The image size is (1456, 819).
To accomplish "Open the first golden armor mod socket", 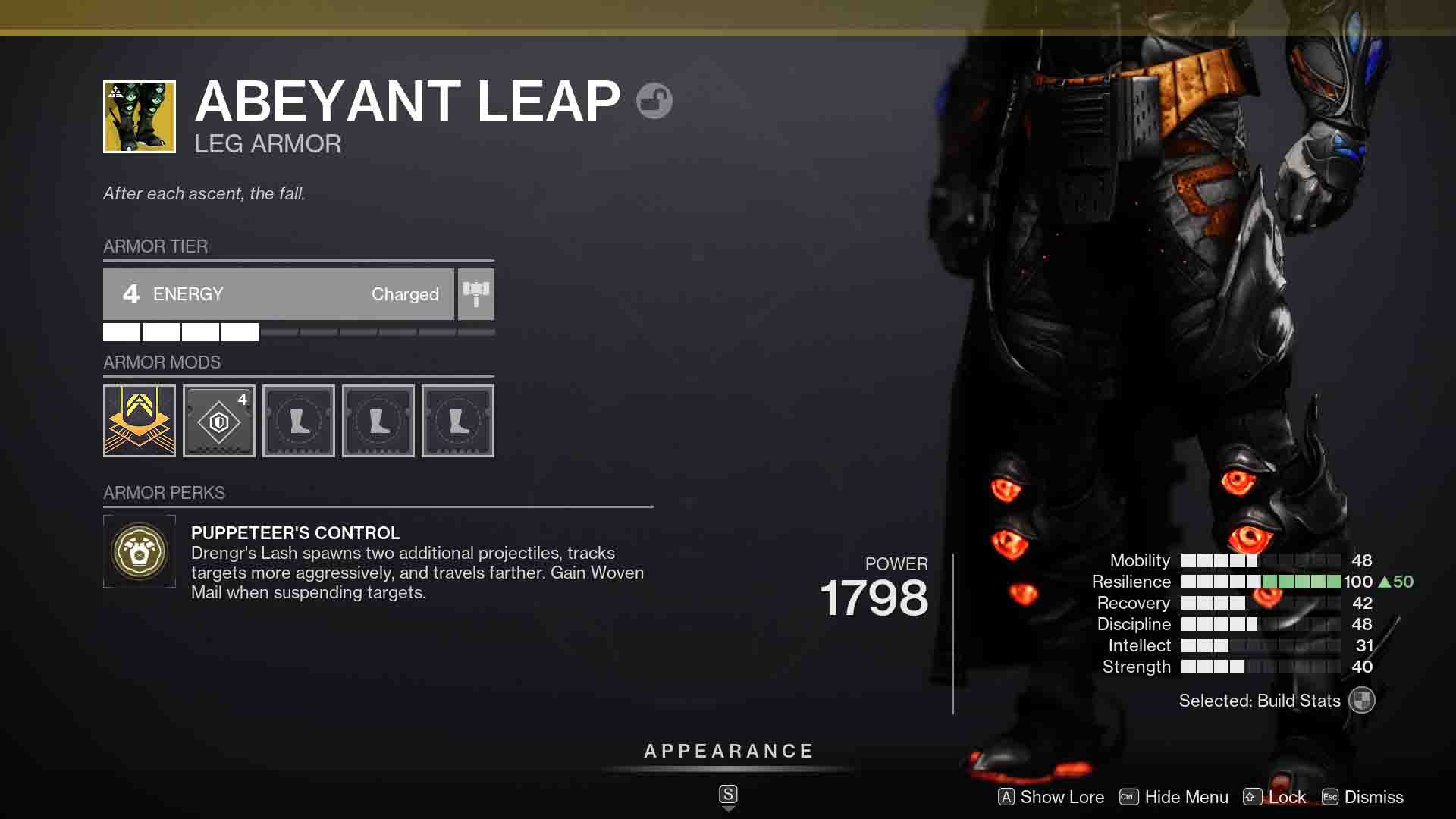I will tap(140, 420).
